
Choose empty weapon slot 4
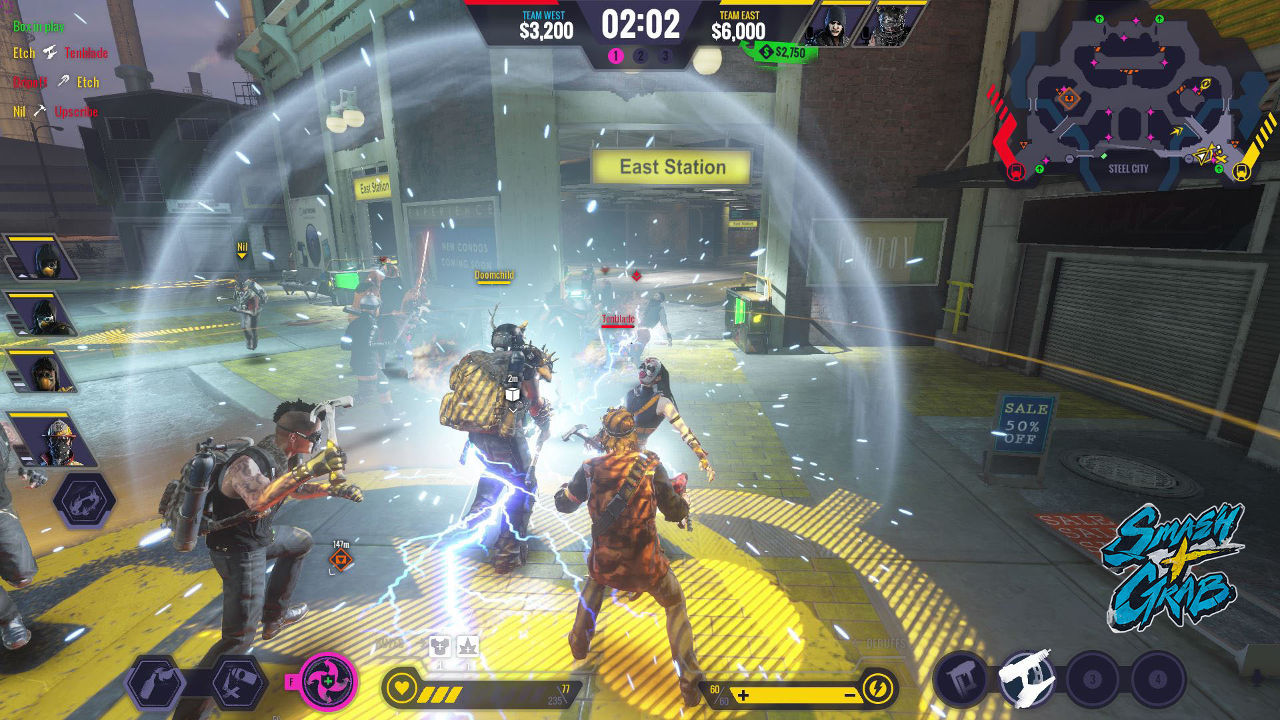pyautogui.click(x=1158, y=680)
